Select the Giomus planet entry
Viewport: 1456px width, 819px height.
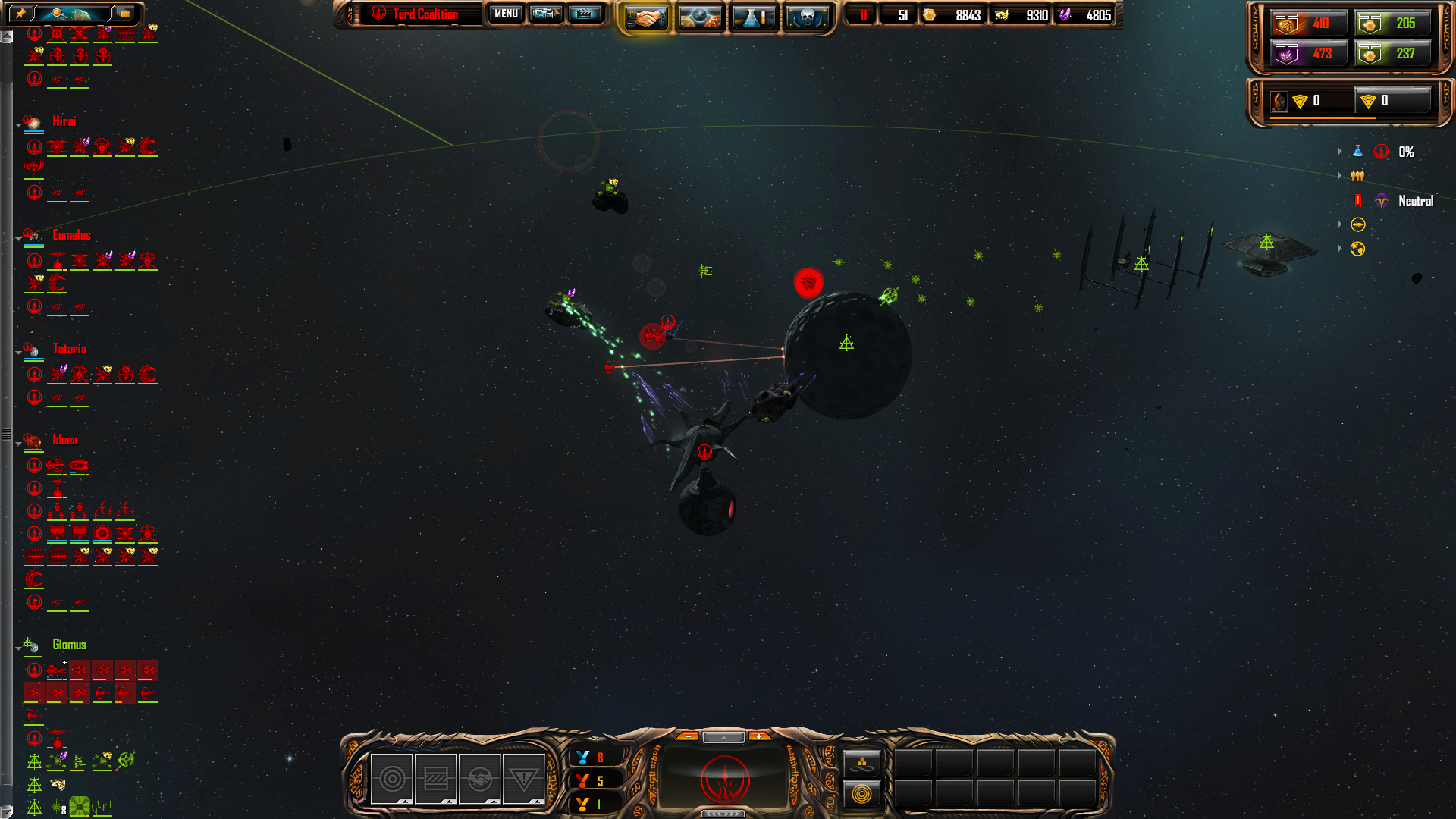coord(69,645)
